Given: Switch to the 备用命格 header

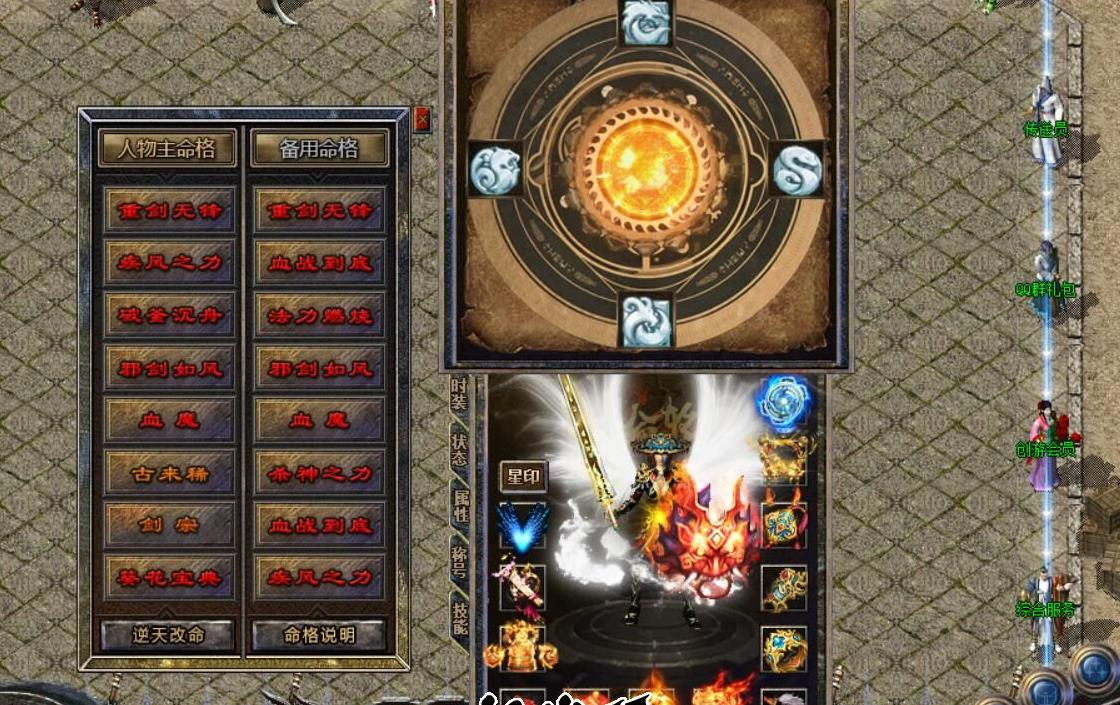Looking at the screenshot, I should point(319,149).
